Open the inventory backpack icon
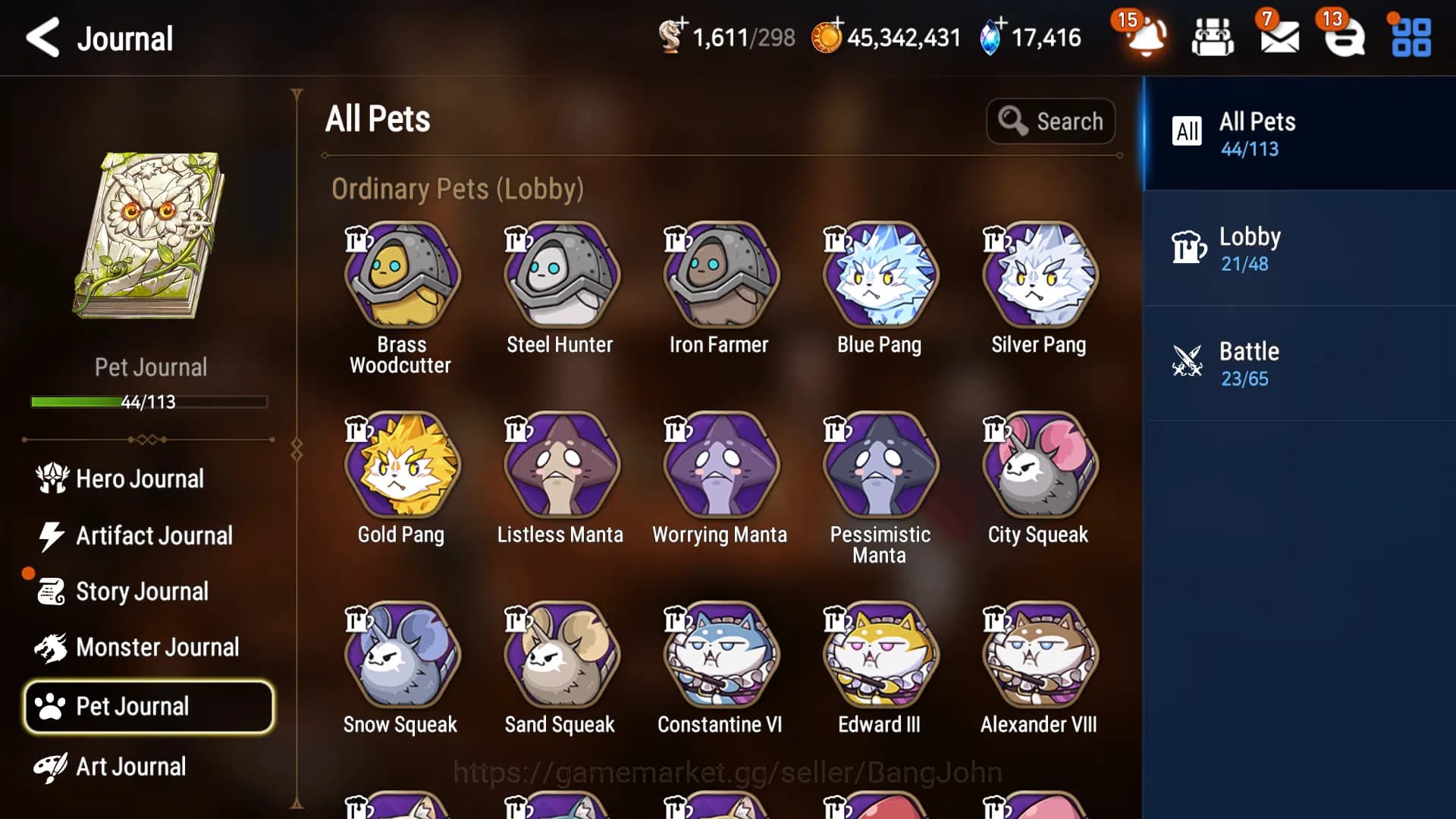Image resolution: width=1456 pixels, height=819 pixels. [1213, 36]
